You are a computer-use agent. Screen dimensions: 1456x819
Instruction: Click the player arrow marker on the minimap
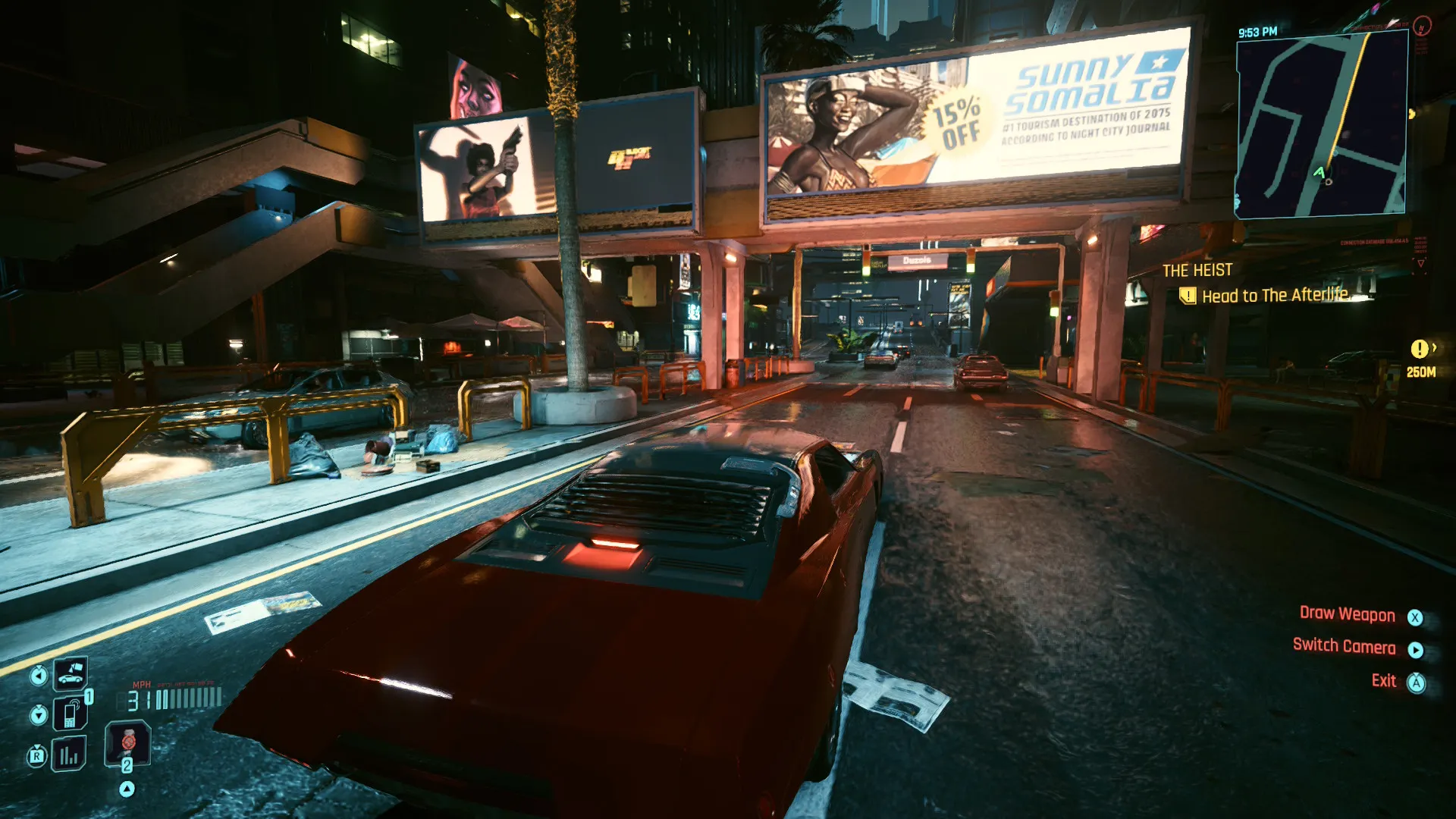[1319, 173]
